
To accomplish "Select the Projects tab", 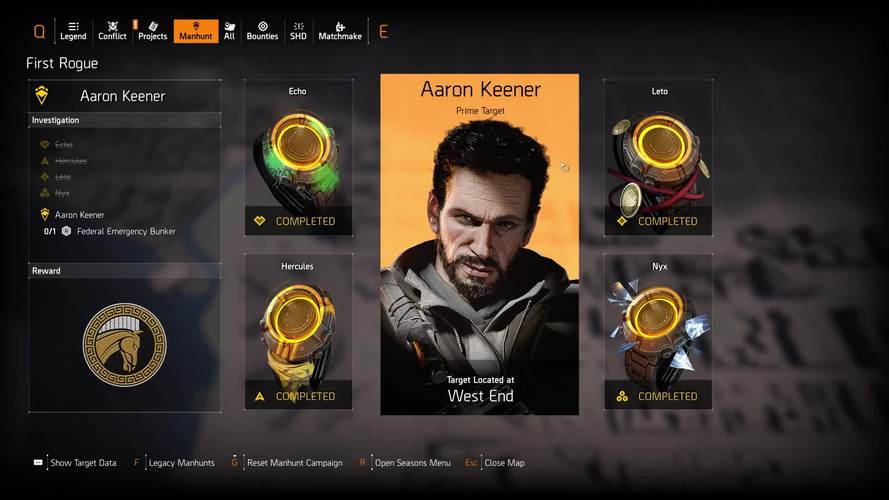I will click(152, 31).
